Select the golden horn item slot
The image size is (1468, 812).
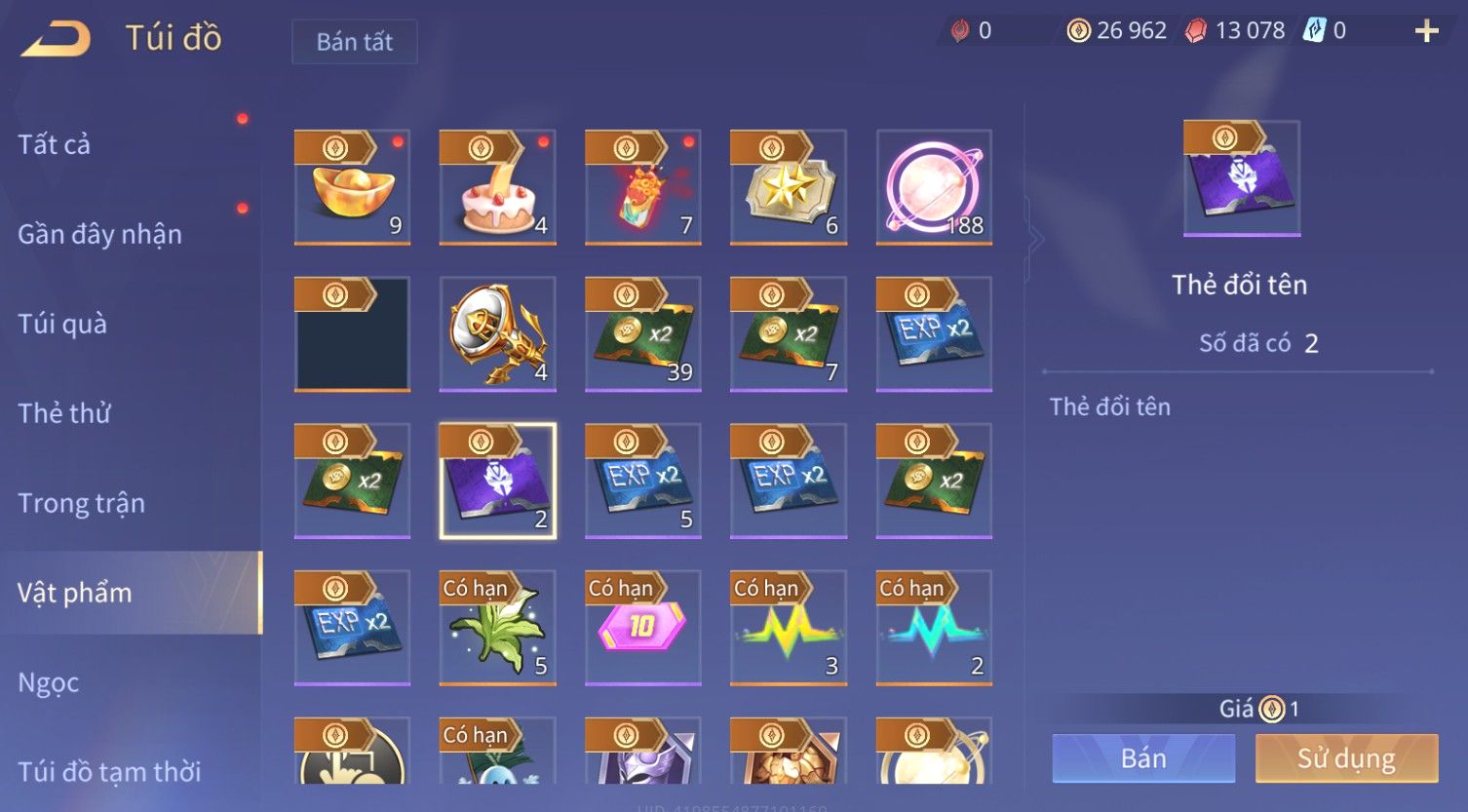tap(497, 333)
